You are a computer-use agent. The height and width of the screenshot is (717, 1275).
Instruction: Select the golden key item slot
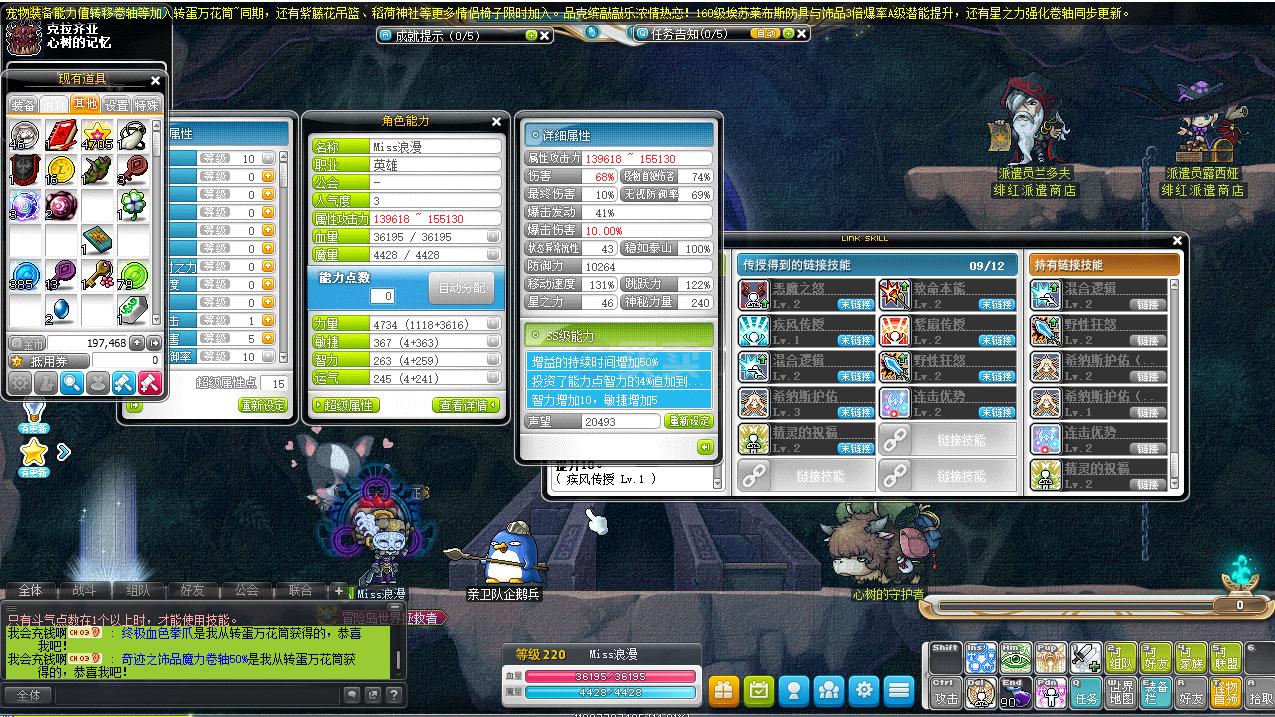(97, 275)
